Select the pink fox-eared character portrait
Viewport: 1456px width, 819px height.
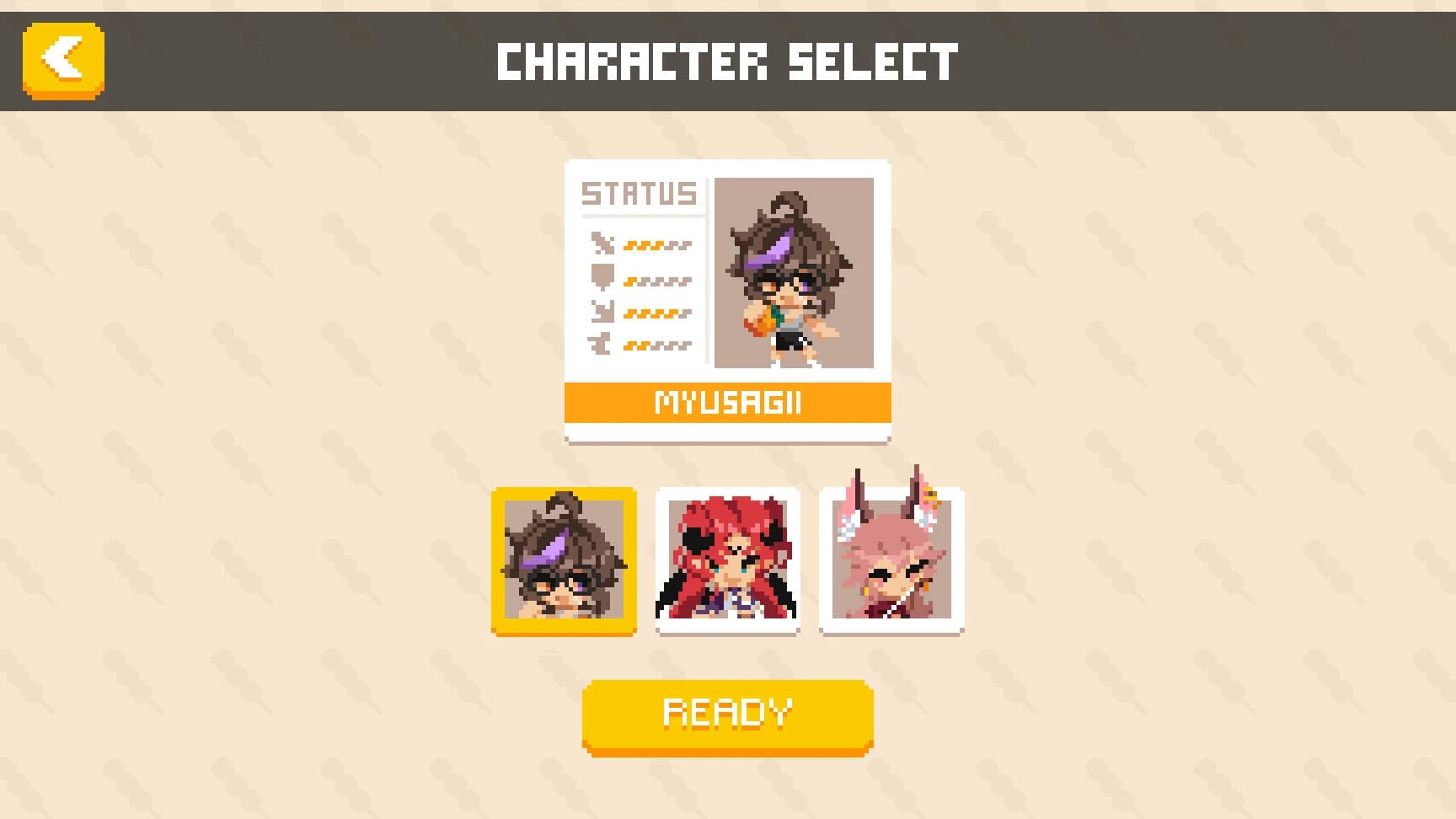(891, 559)
